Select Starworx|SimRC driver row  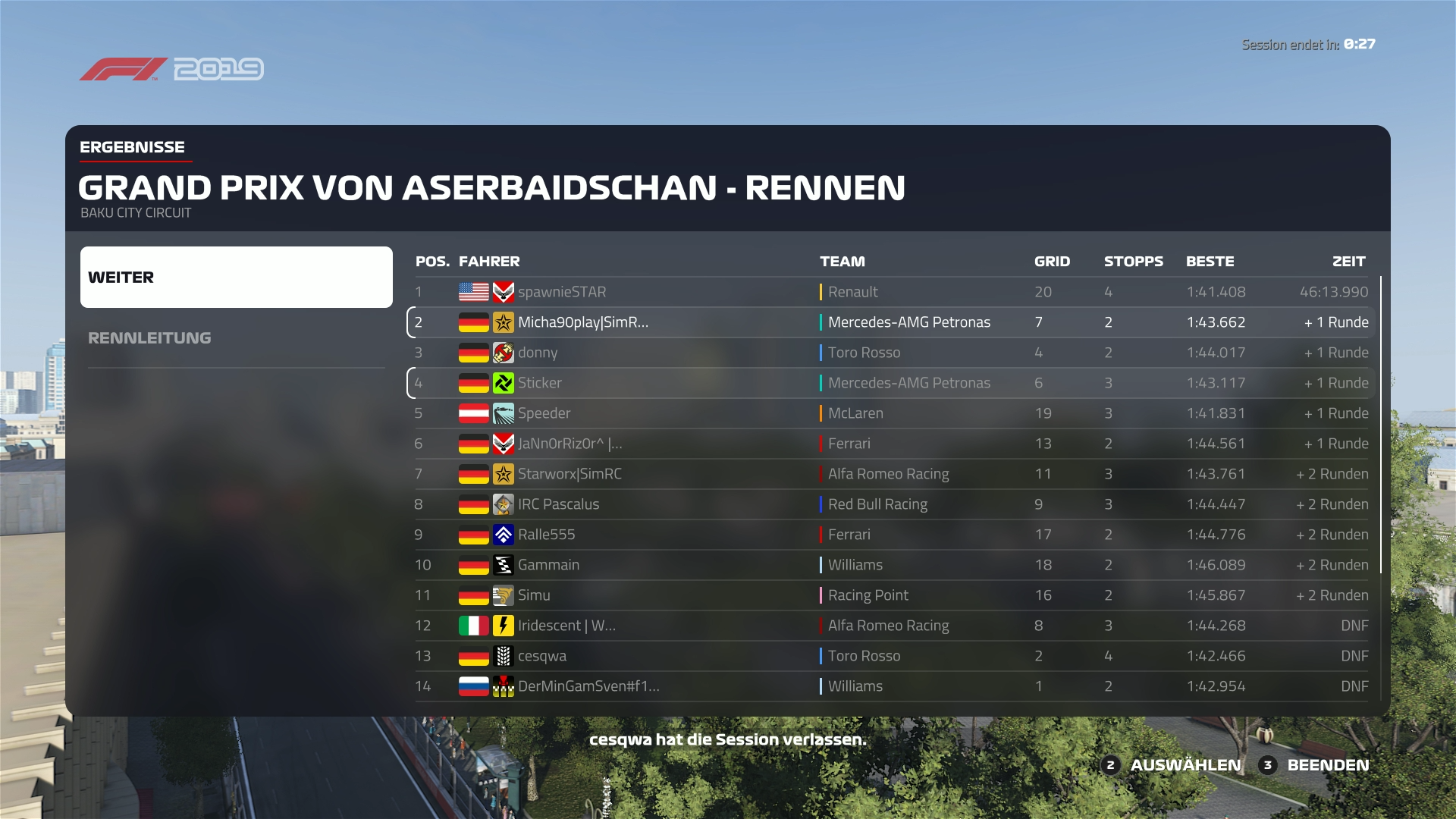click(x=891, y=474)
